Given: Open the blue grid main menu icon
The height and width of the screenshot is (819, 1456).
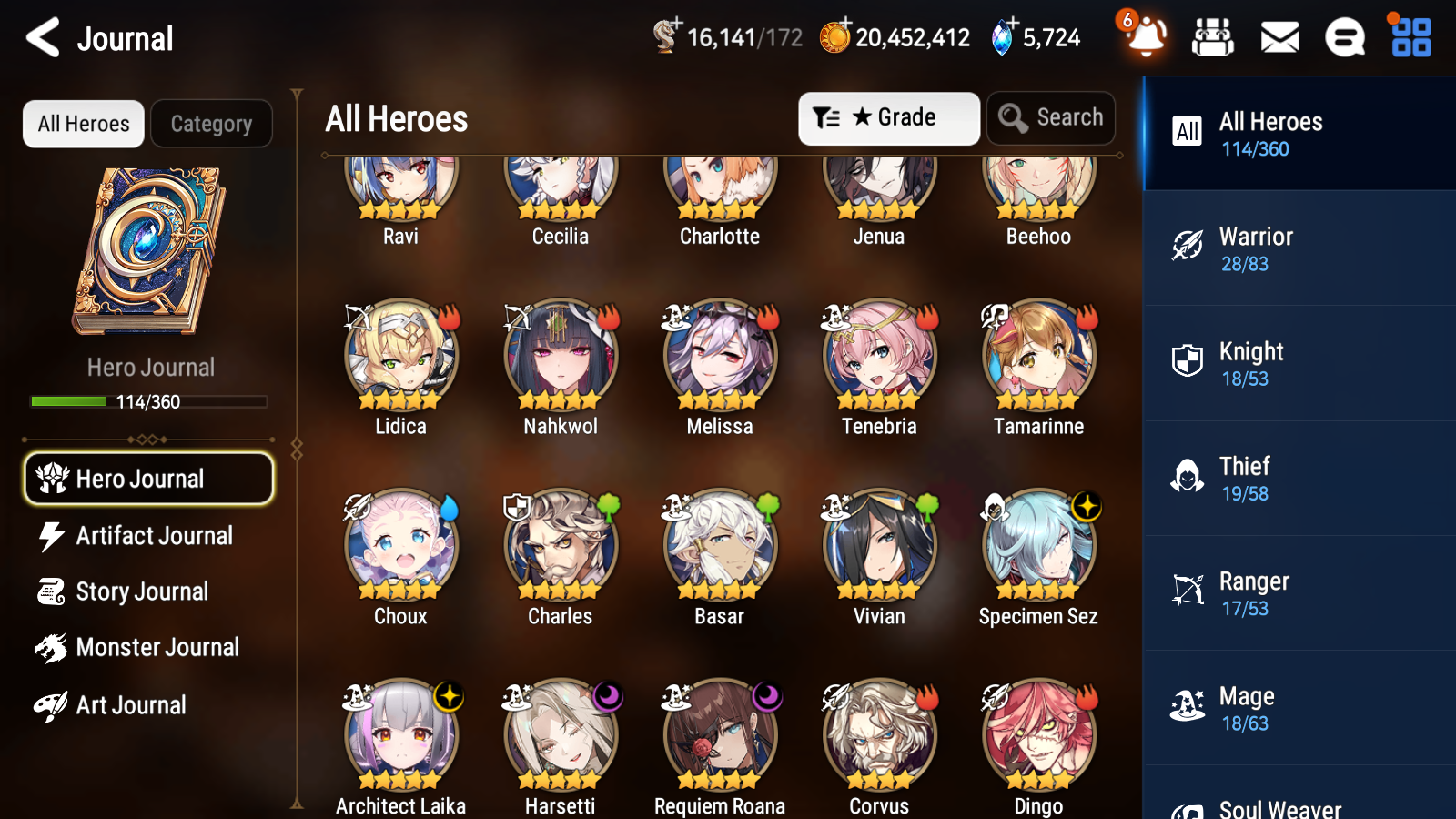Looking at the screenshot, I should pyautogui.click(x=1409, y=37).
